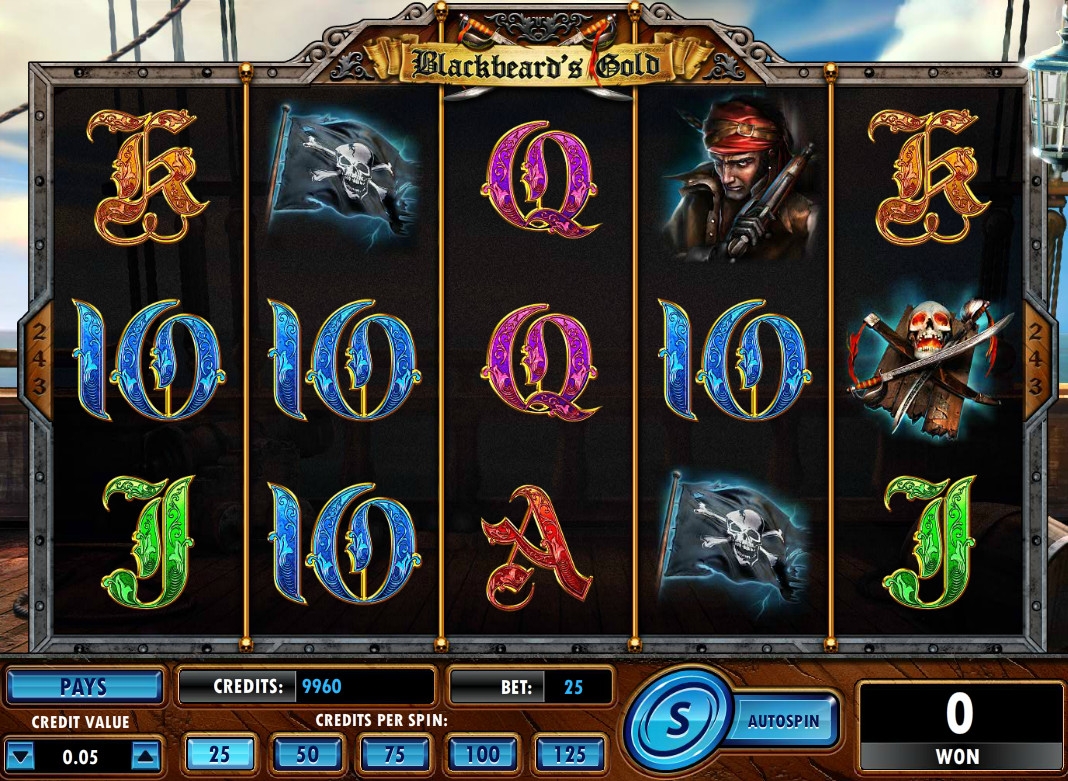This screenshot has width=1068, height=781.
Task: Select 25 credits per spin
Action: coord(220,754)
